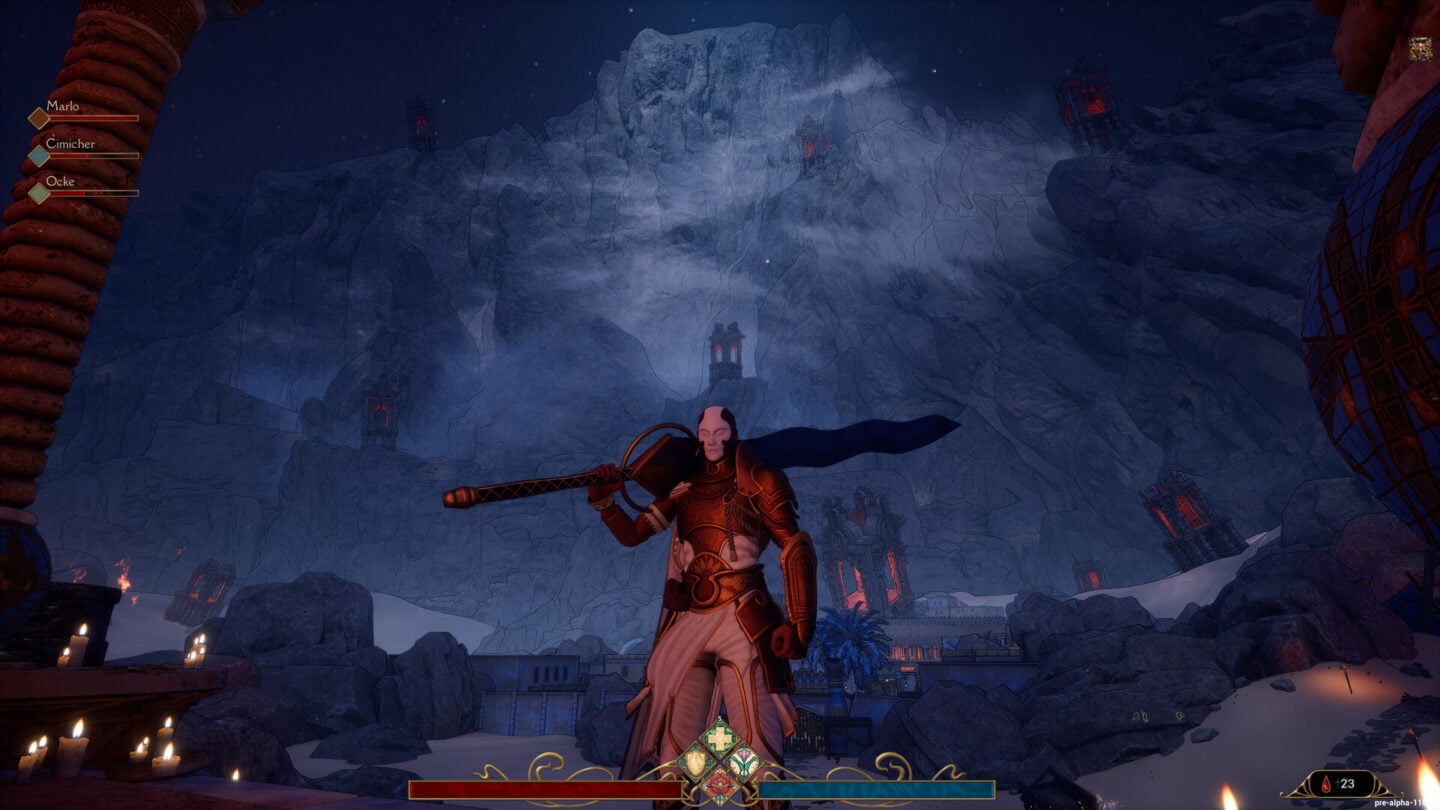This screenshot has width=1440, height=810.
Task: Use the purple flower ability icon
Action: coord(743,763)
